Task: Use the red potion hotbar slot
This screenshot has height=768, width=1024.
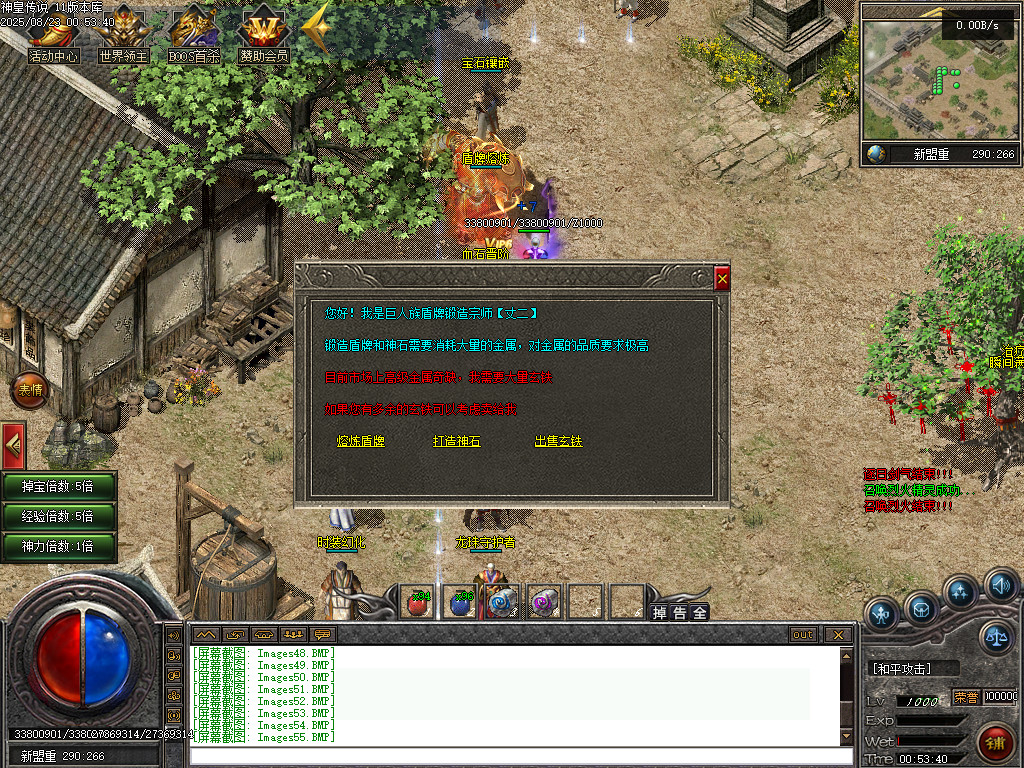Action: [418, 602]
